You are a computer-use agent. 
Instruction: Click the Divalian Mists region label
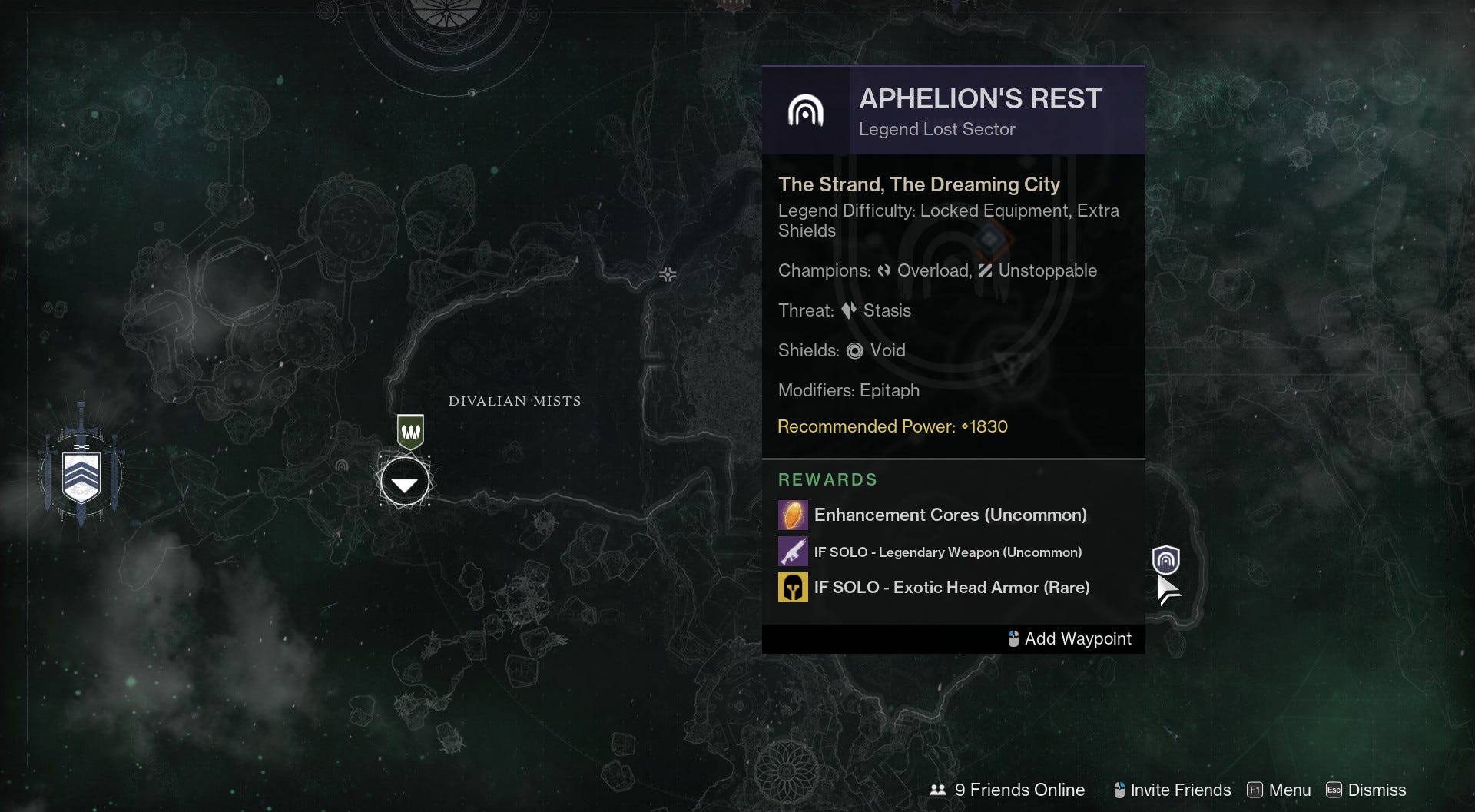click(515, 400)
